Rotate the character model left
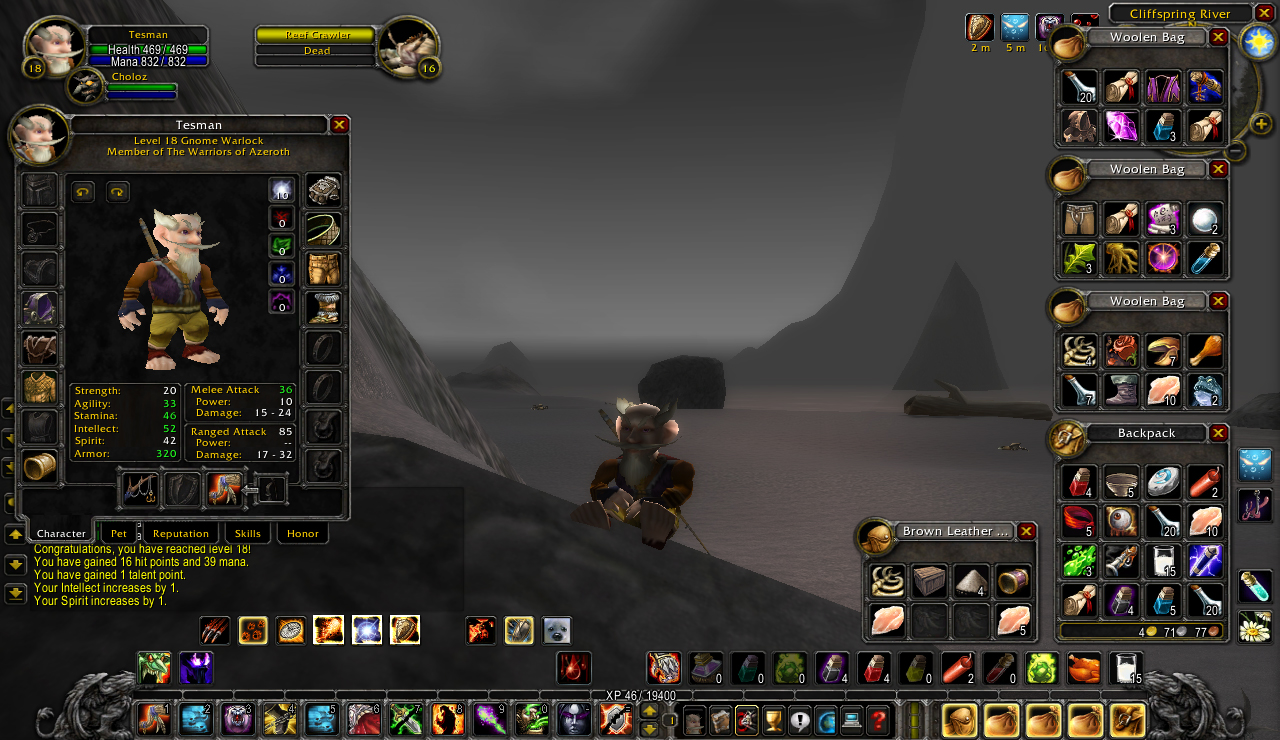 pos(83,191)
